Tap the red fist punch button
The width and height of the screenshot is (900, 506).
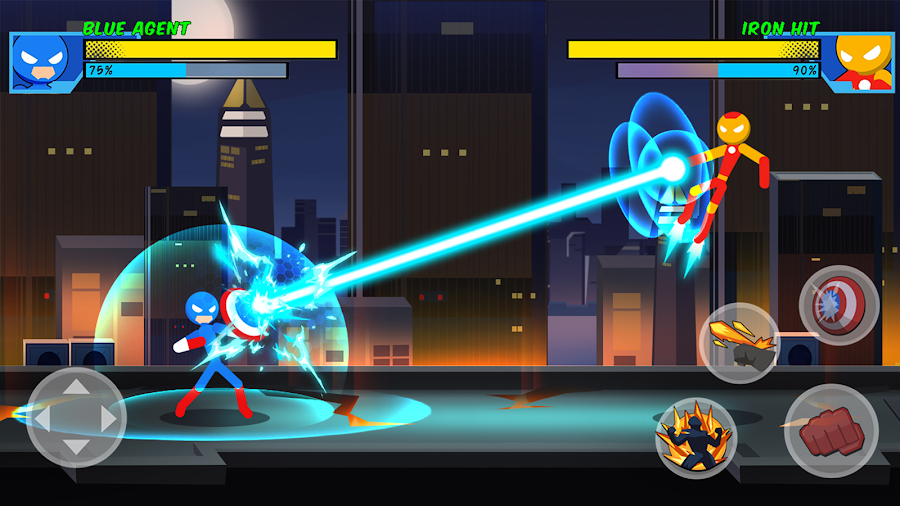[x=831, y=431]
